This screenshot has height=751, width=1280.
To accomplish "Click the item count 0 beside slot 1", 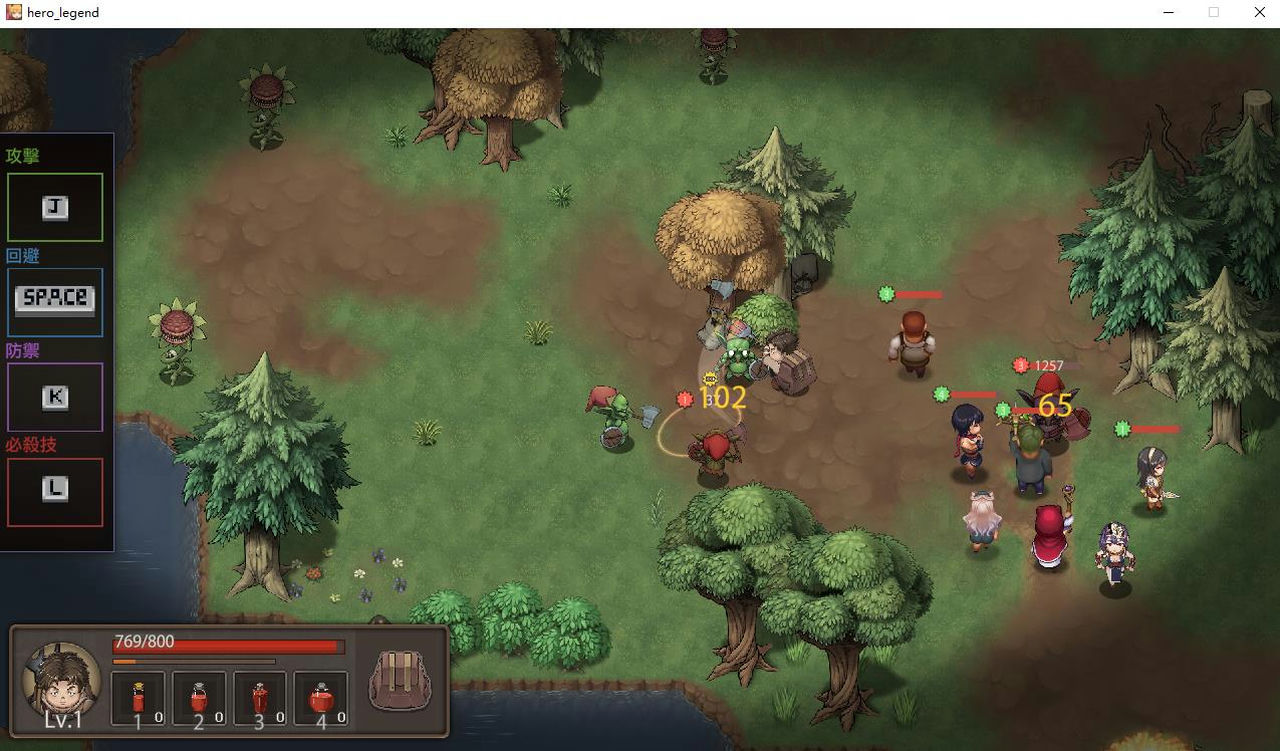I will 158,717.
